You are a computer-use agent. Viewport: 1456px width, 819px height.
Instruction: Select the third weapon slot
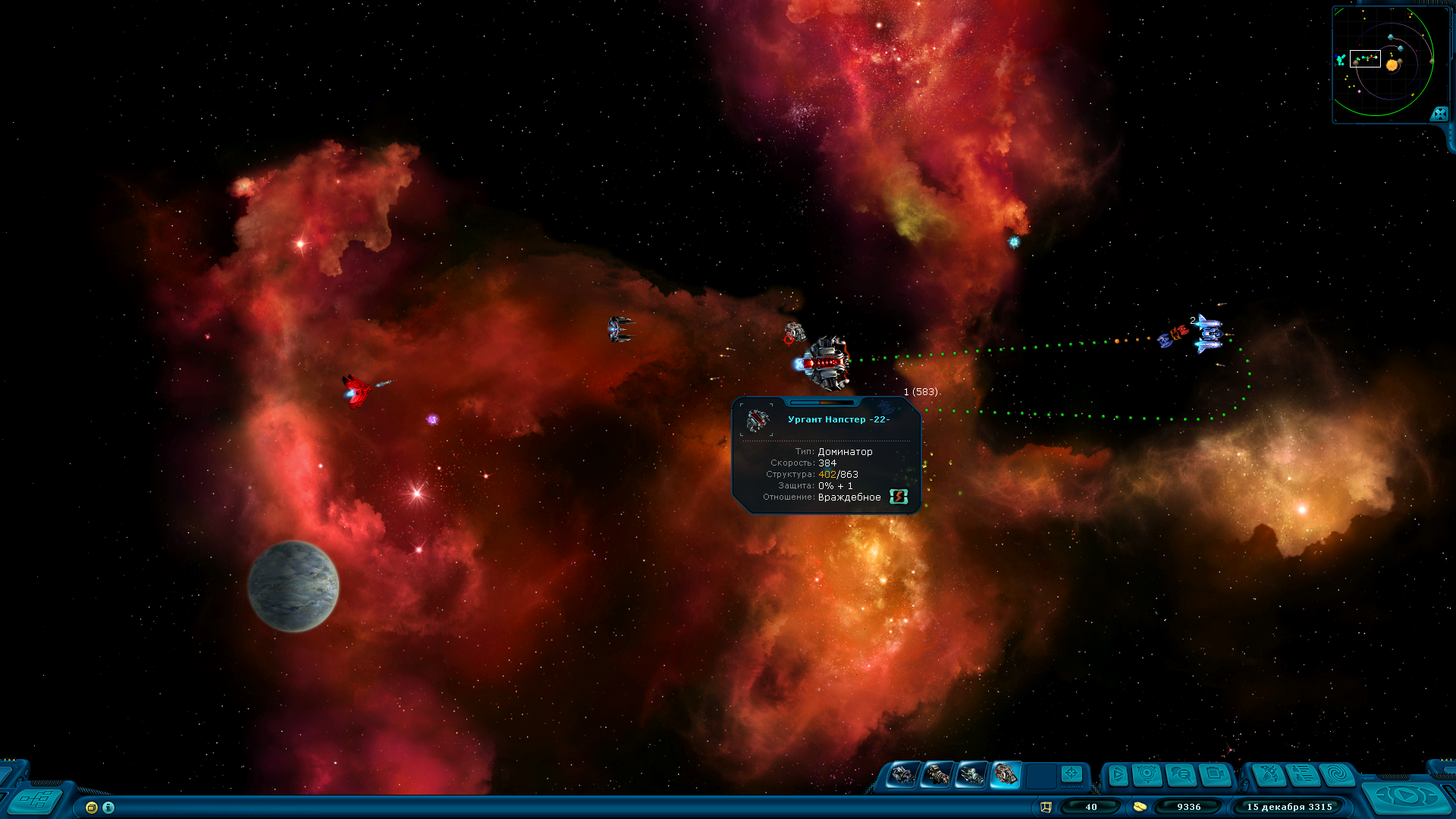click(x=971, y=775)
